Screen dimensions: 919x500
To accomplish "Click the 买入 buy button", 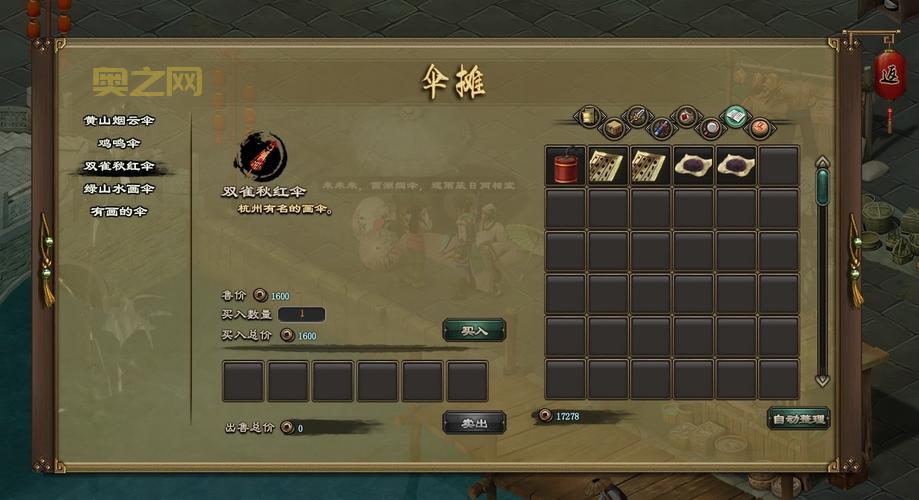I will pyautogui.click(x=474, y=330).
